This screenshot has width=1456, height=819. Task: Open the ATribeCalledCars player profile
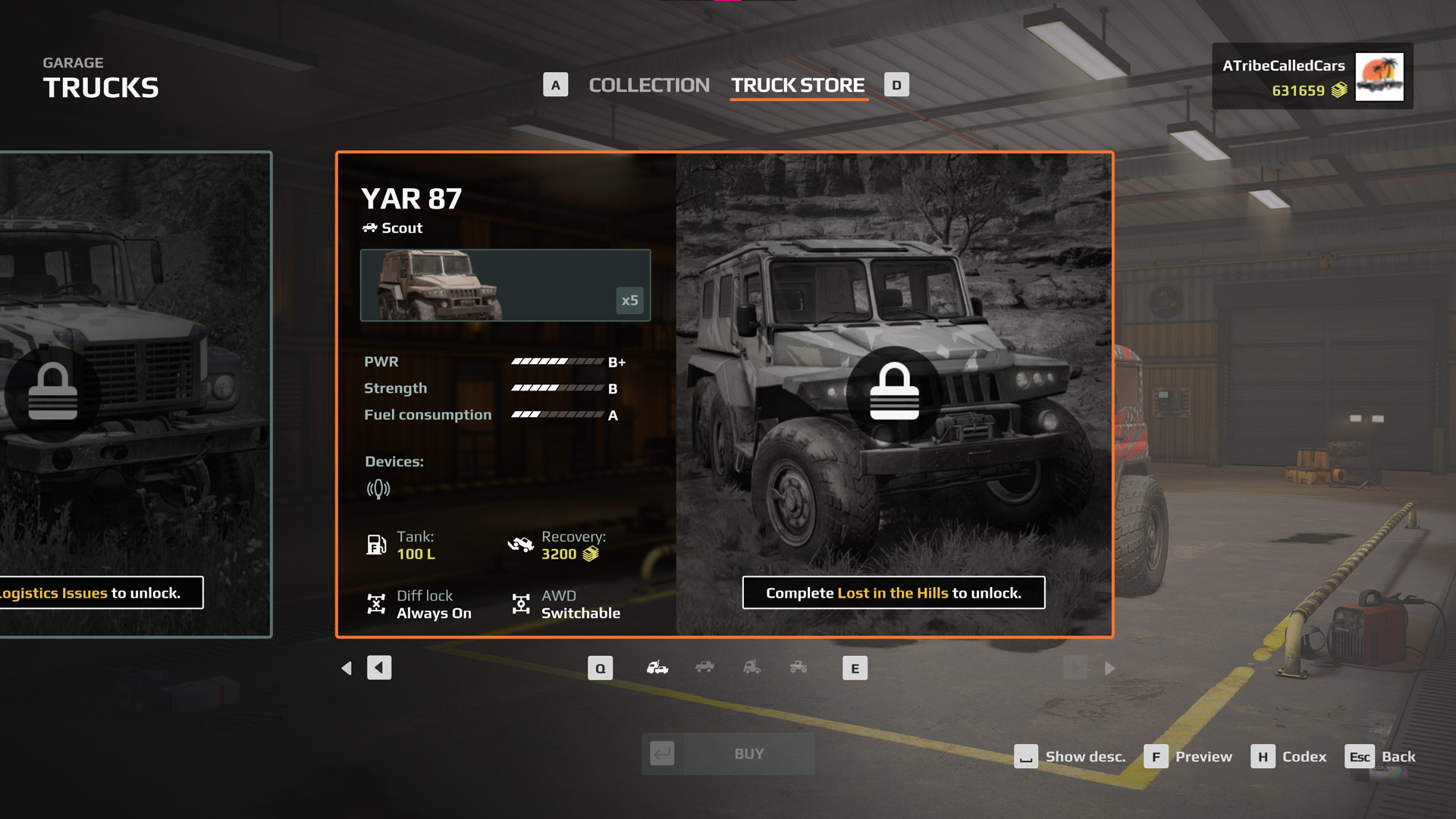coord(1312,77)
